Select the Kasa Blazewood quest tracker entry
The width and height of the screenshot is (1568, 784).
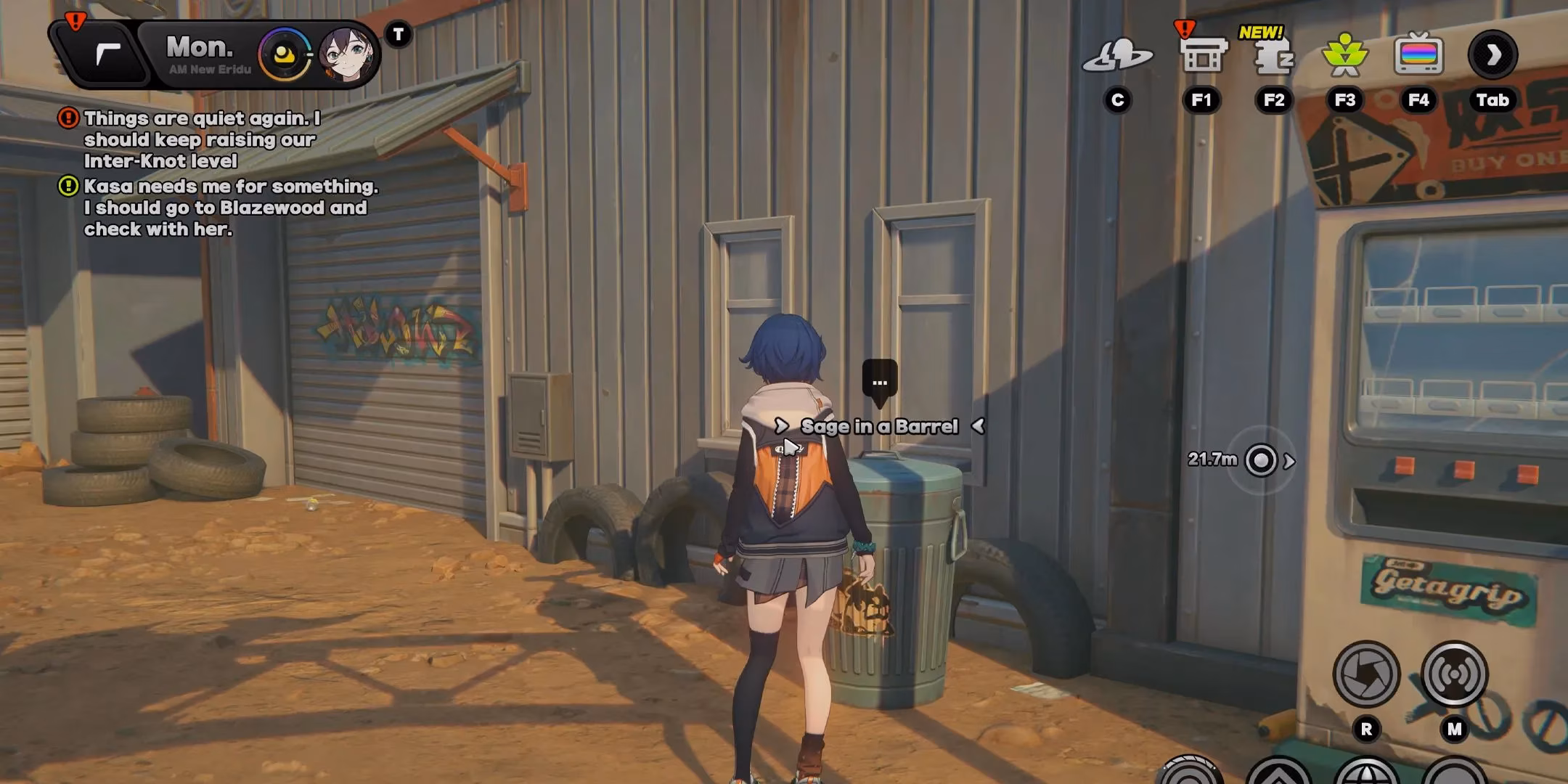[x=229, y=208]
